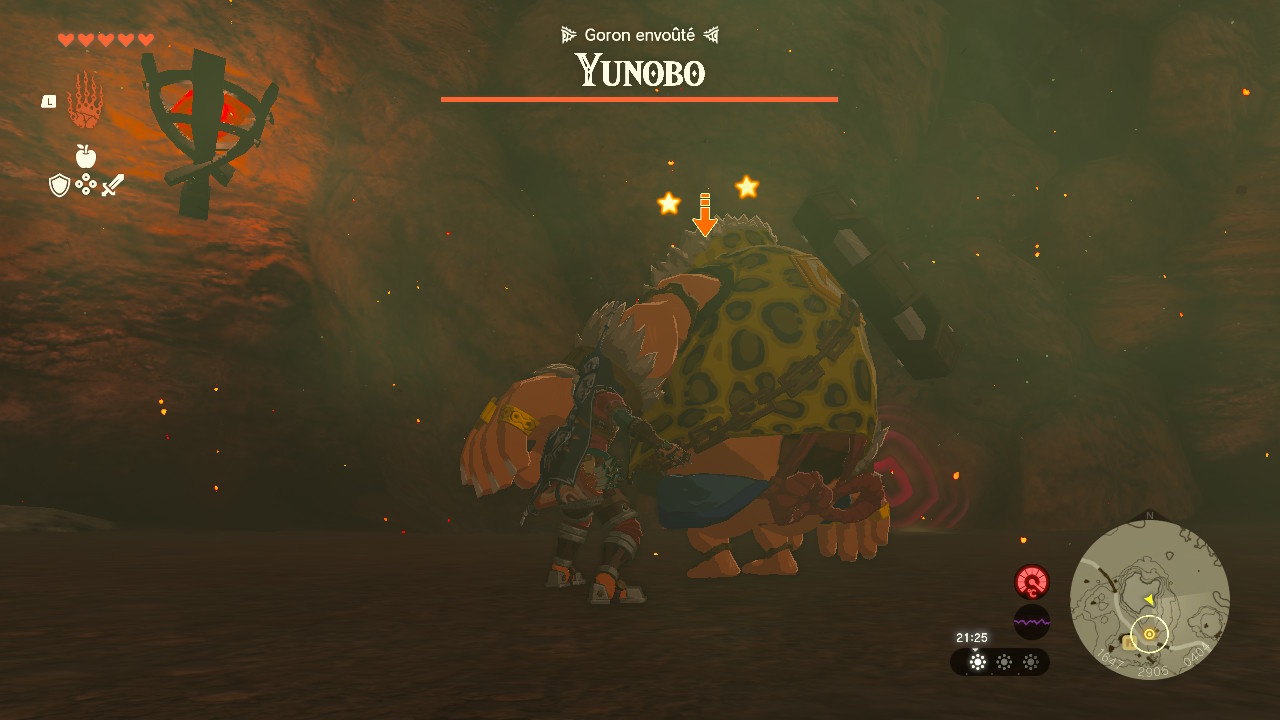
Task: Activate the glowing hand ability icon
Action: (85, 100)
